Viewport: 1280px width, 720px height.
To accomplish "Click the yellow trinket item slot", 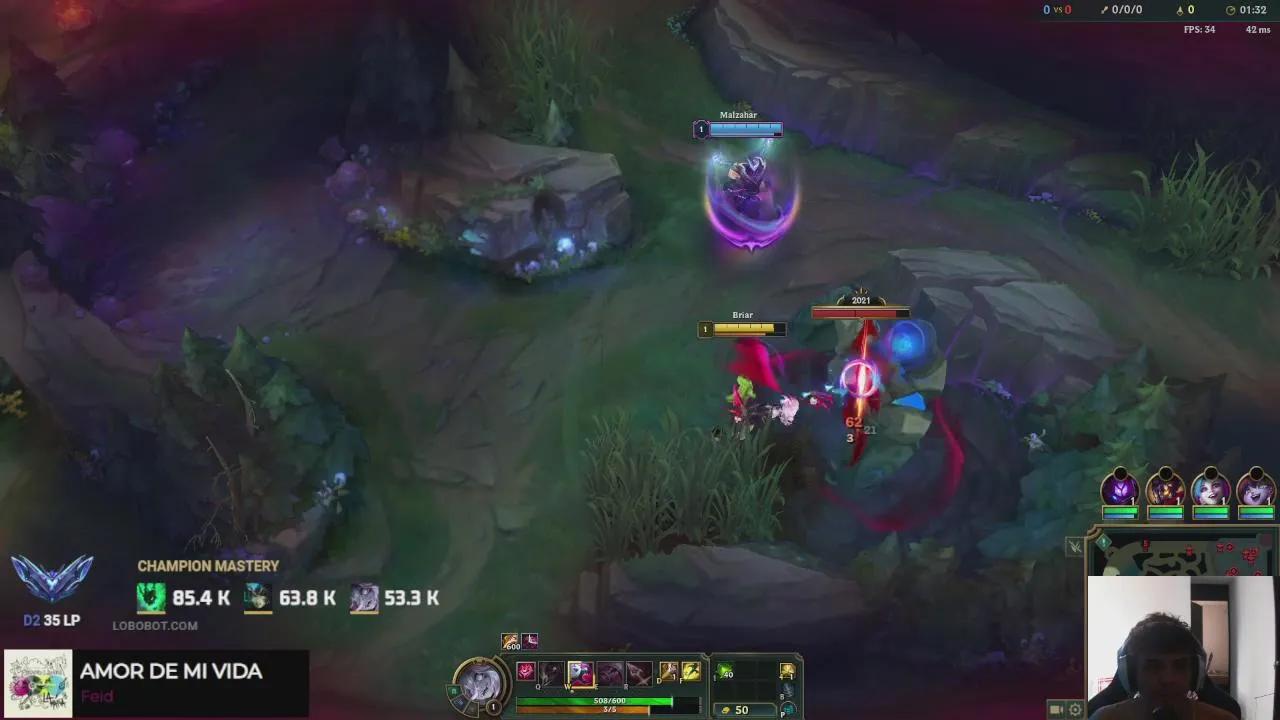I will tap(787, 670).
